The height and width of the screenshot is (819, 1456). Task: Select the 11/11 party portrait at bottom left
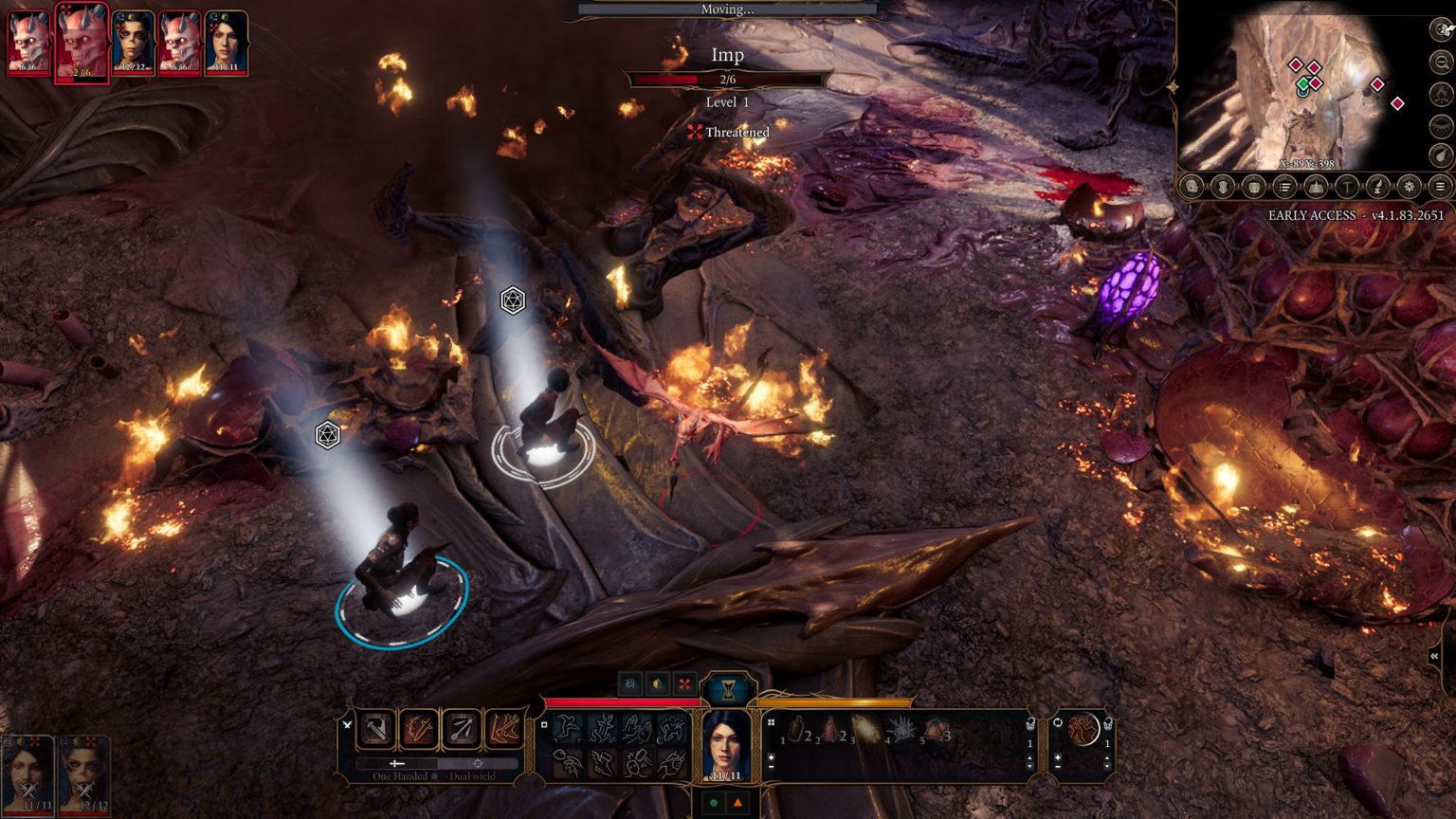click(27, 773)
